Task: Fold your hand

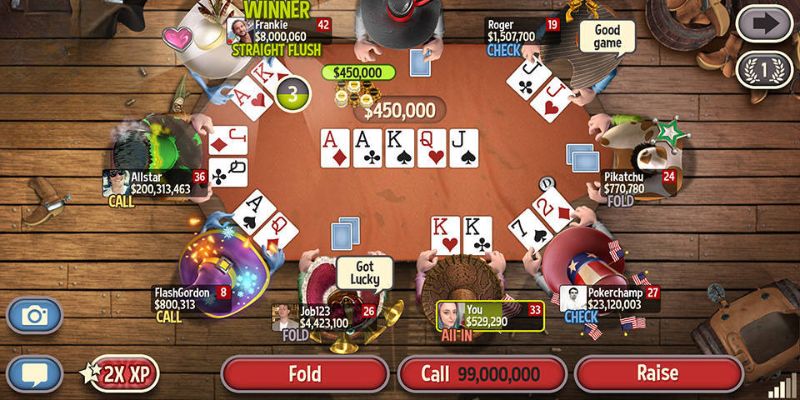Action: pos(304,374)
